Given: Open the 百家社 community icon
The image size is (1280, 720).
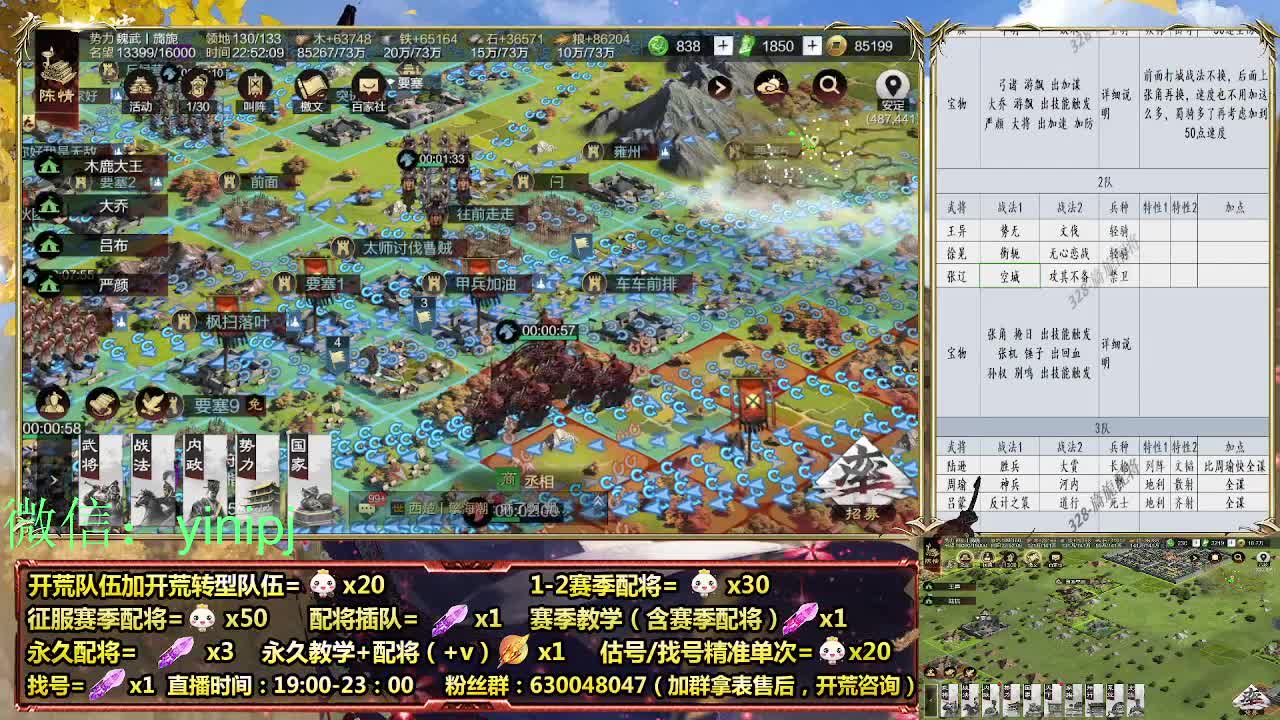Looking at the screenshot, I should tap(367, 87).
